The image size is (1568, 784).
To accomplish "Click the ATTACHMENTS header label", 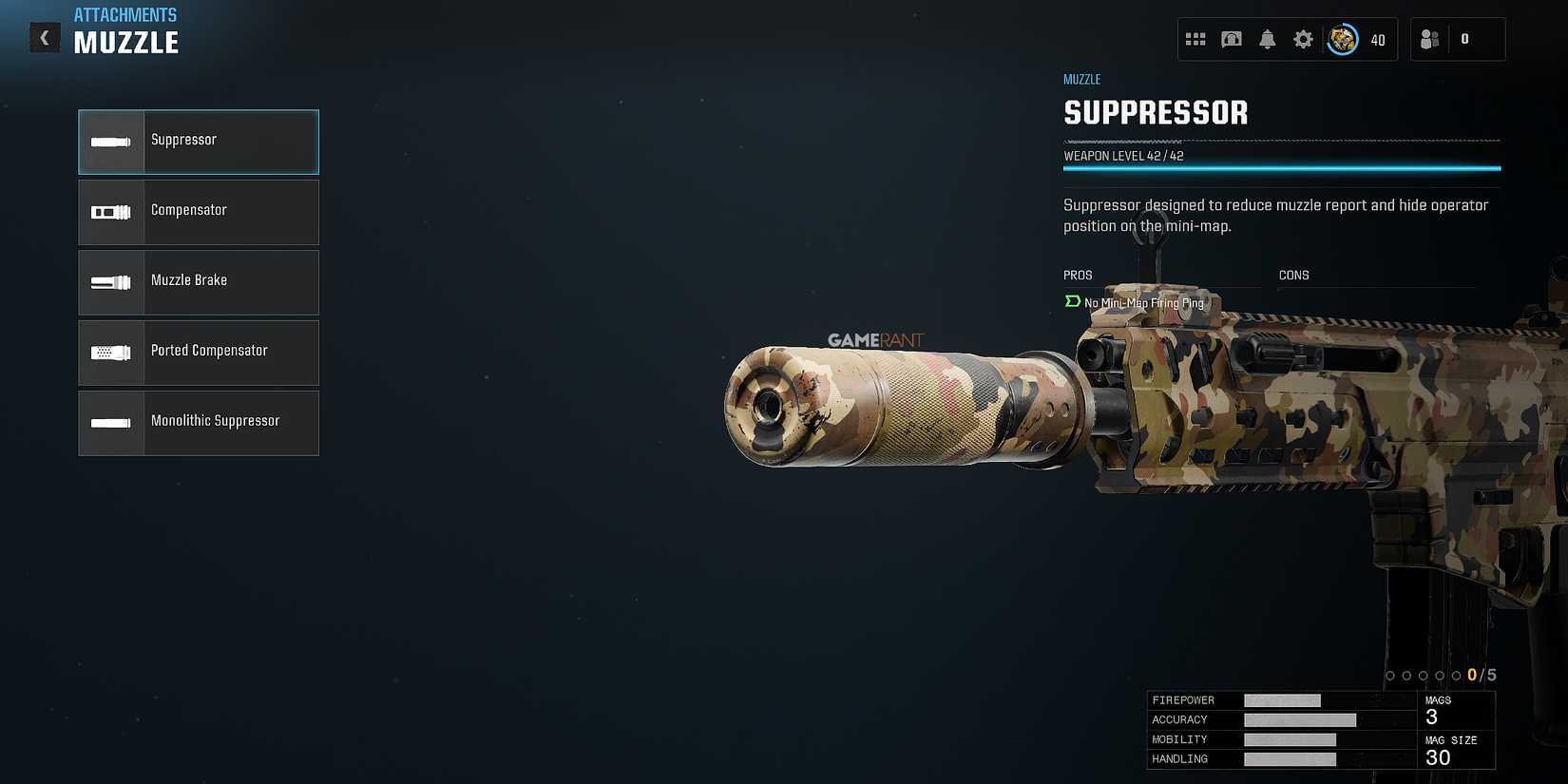I will 126,14.
